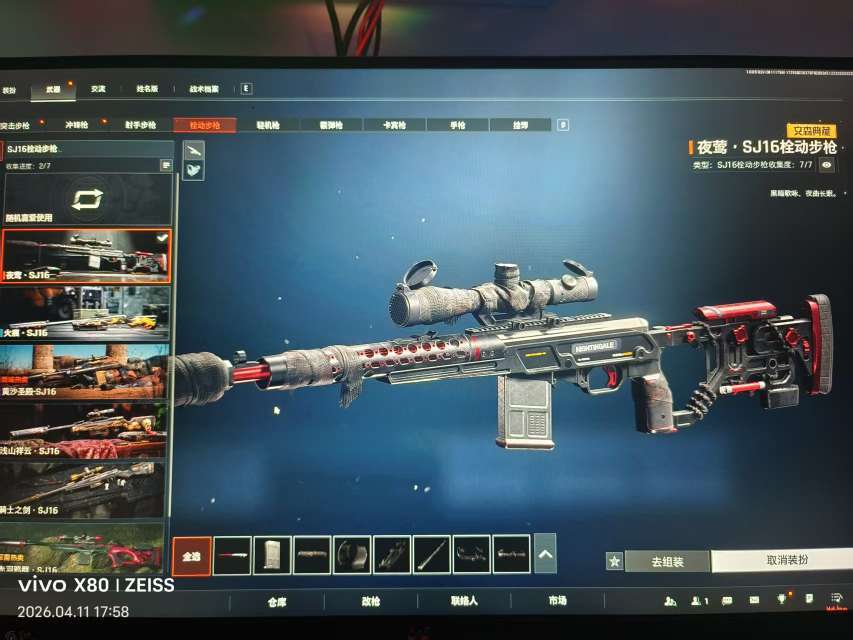Switch to the 手枪 weapon category
The image size is (853, 640).
pyautogui.click(x=458, y=126)
